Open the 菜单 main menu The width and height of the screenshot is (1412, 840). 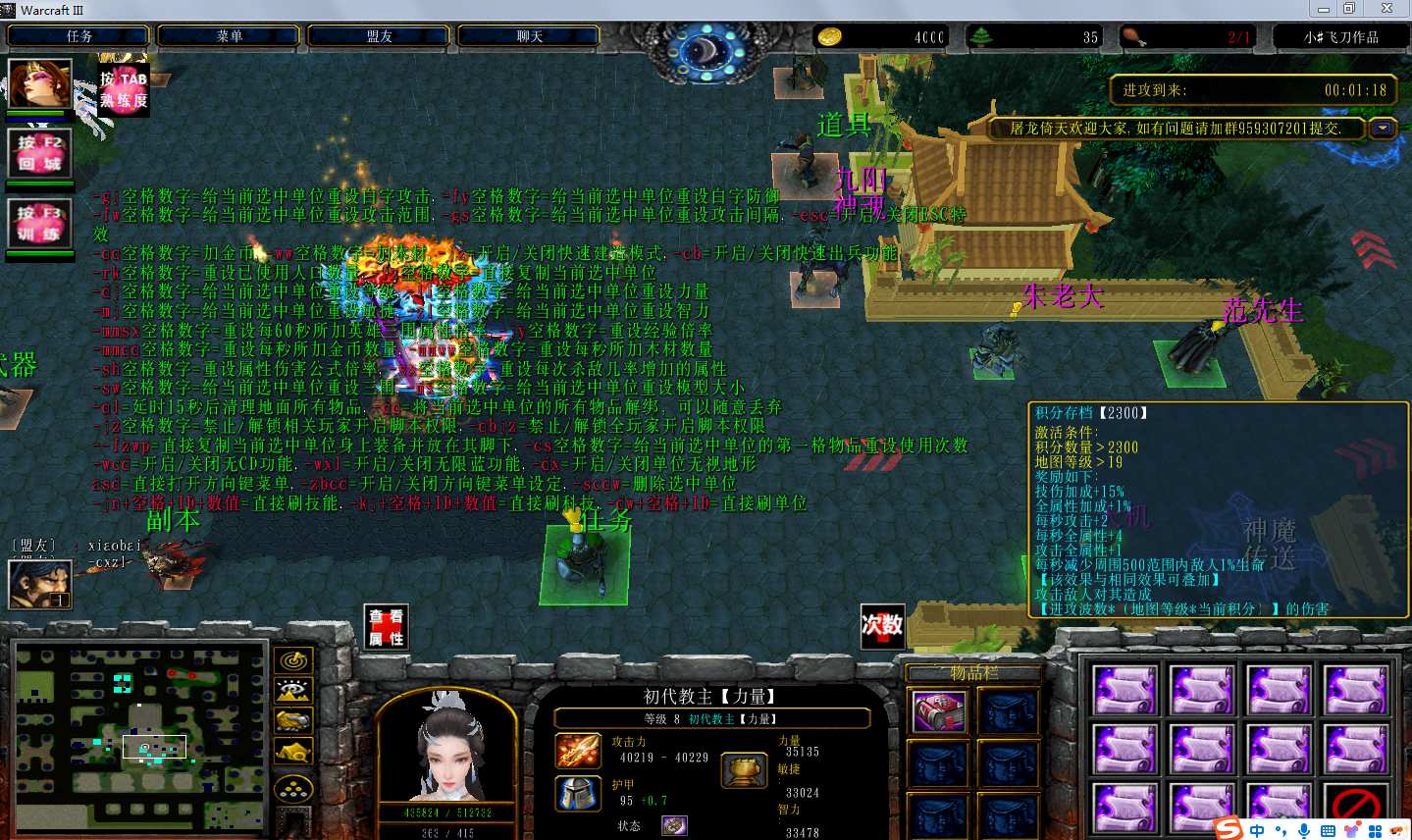(x=230, y=36)
